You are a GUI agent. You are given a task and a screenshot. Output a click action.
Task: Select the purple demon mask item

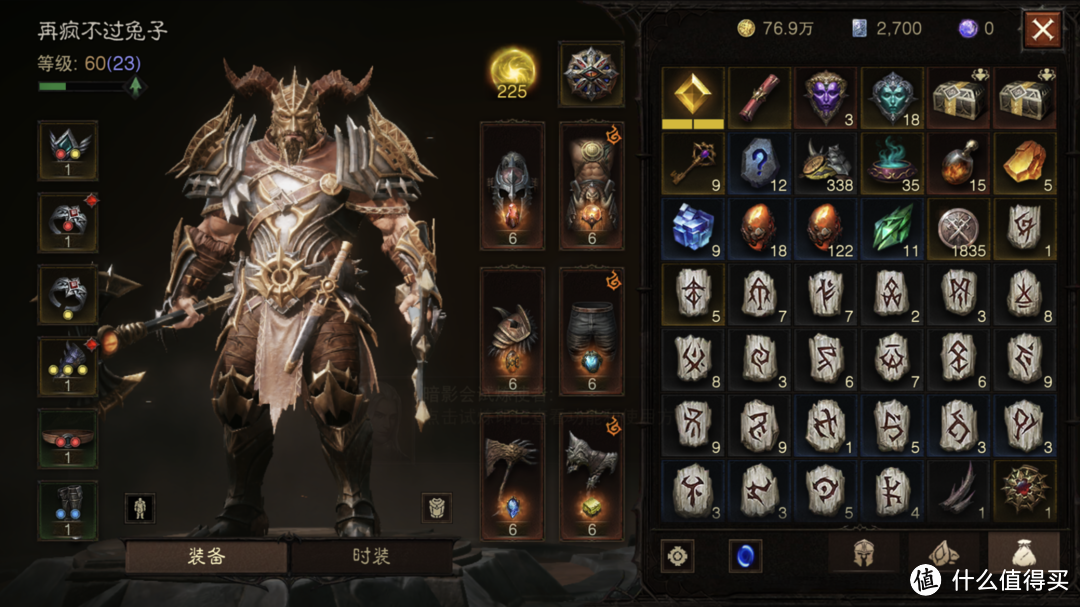point(826,98)
